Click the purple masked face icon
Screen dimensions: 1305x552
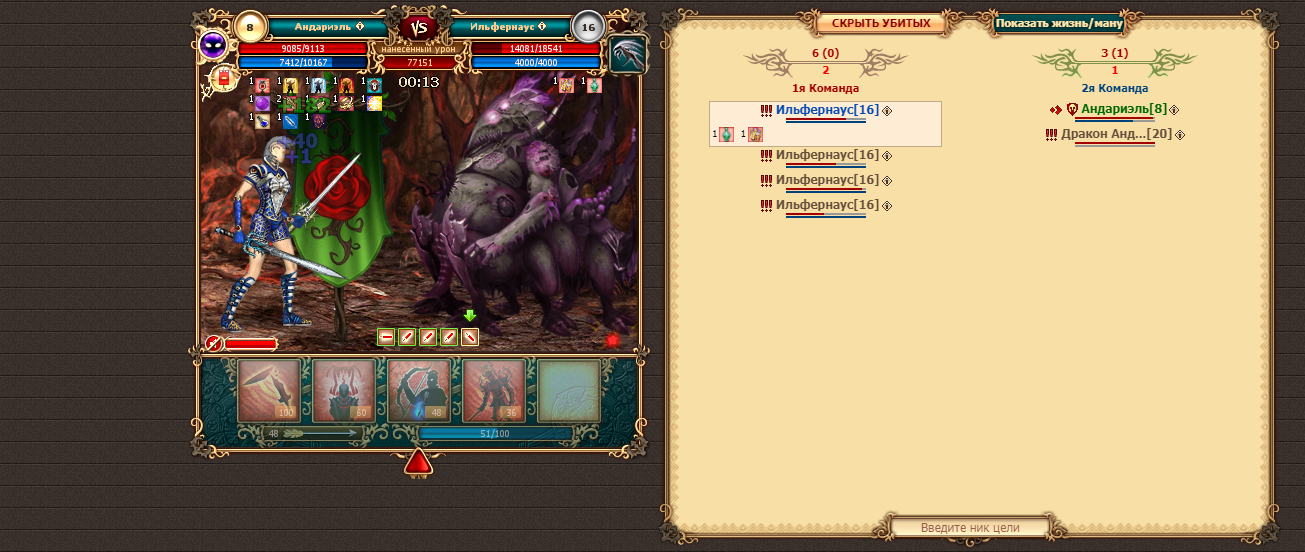point(213,44)
